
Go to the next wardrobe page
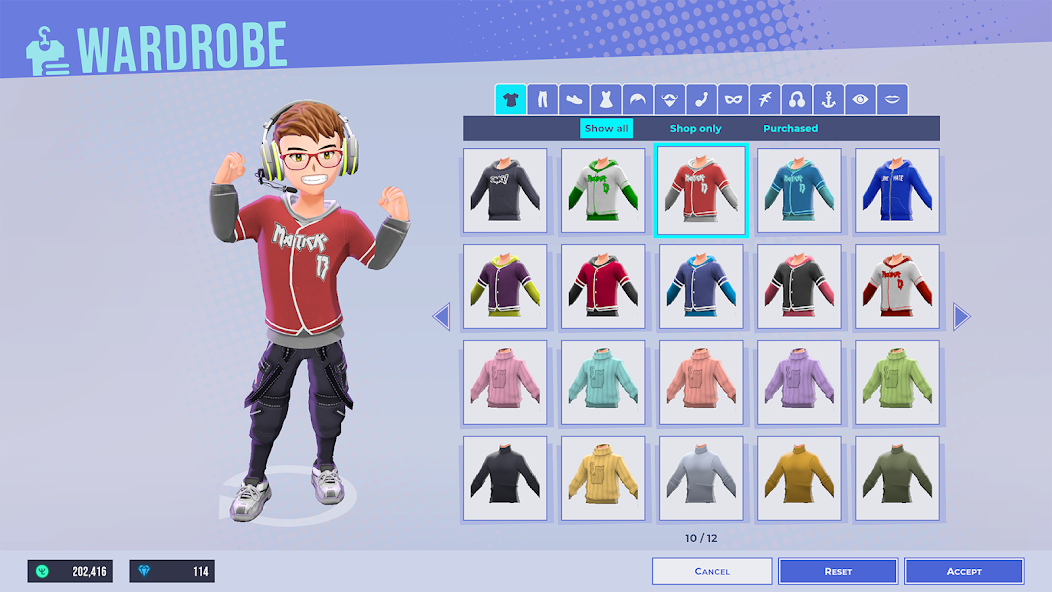click(962, 317)
